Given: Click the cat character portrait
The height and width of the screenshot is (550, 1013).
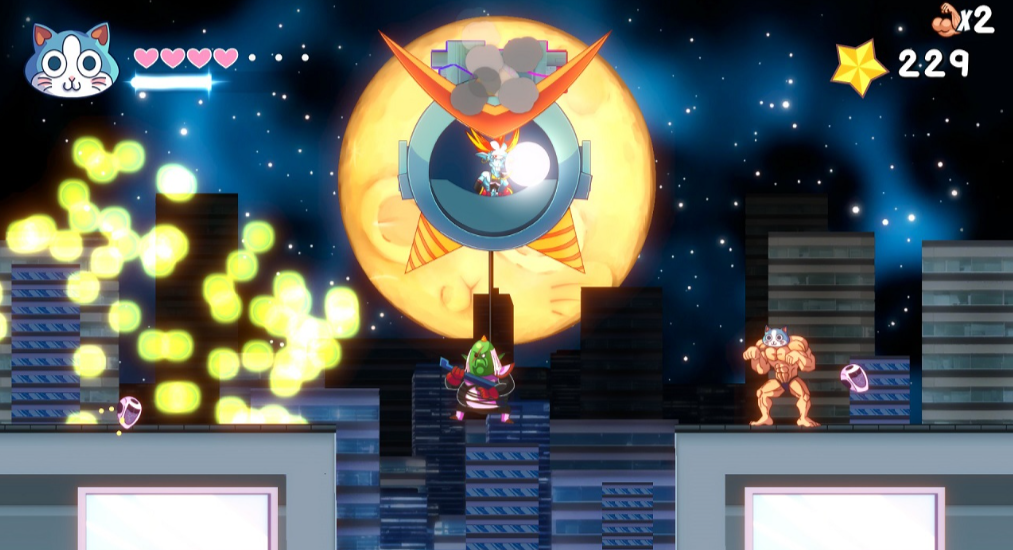Looking at the screenshot, I should [71, 62].
